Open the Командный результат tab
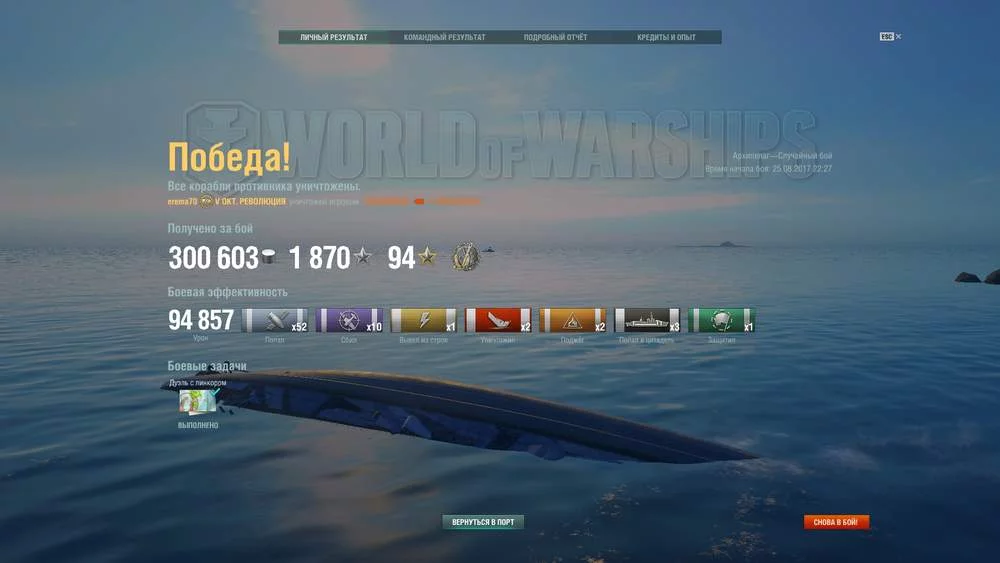The height and width of the screenshot is (563, 1000). (445, 38)
